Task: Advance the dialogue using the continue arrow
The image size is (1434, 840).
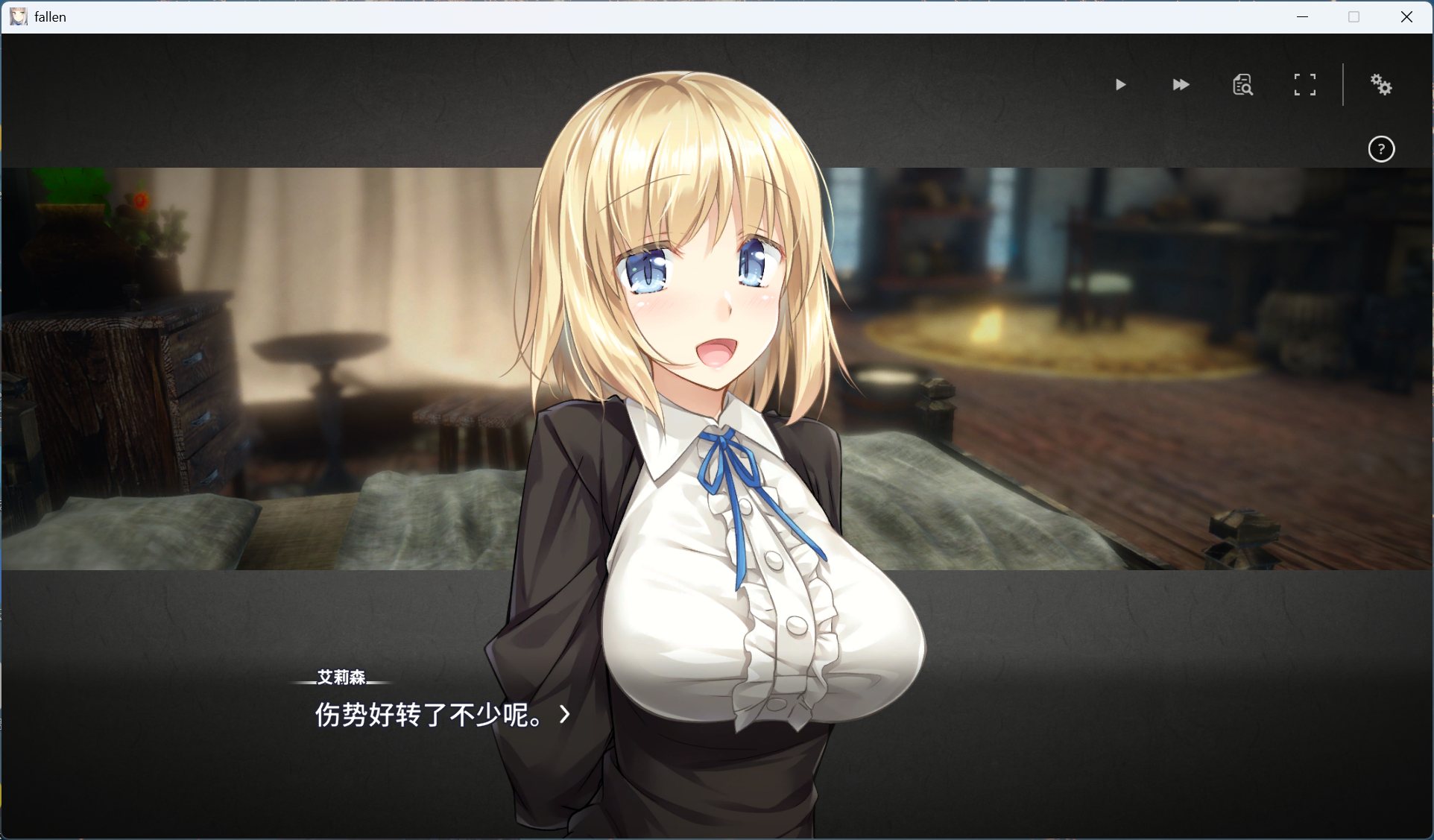Action: [565, 715]
